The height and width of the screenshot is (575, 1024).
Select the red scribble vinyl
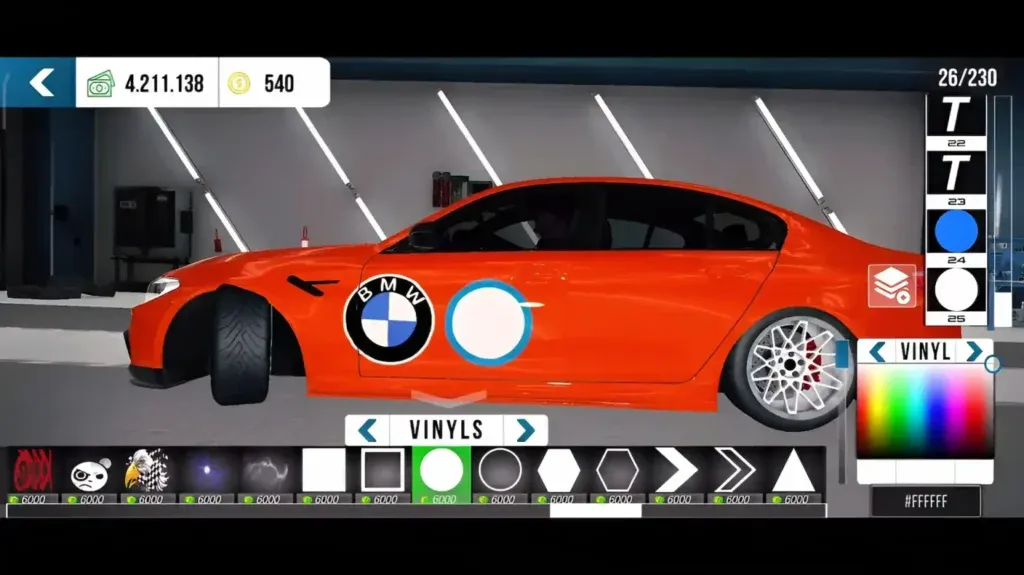(x=31, y=470)
